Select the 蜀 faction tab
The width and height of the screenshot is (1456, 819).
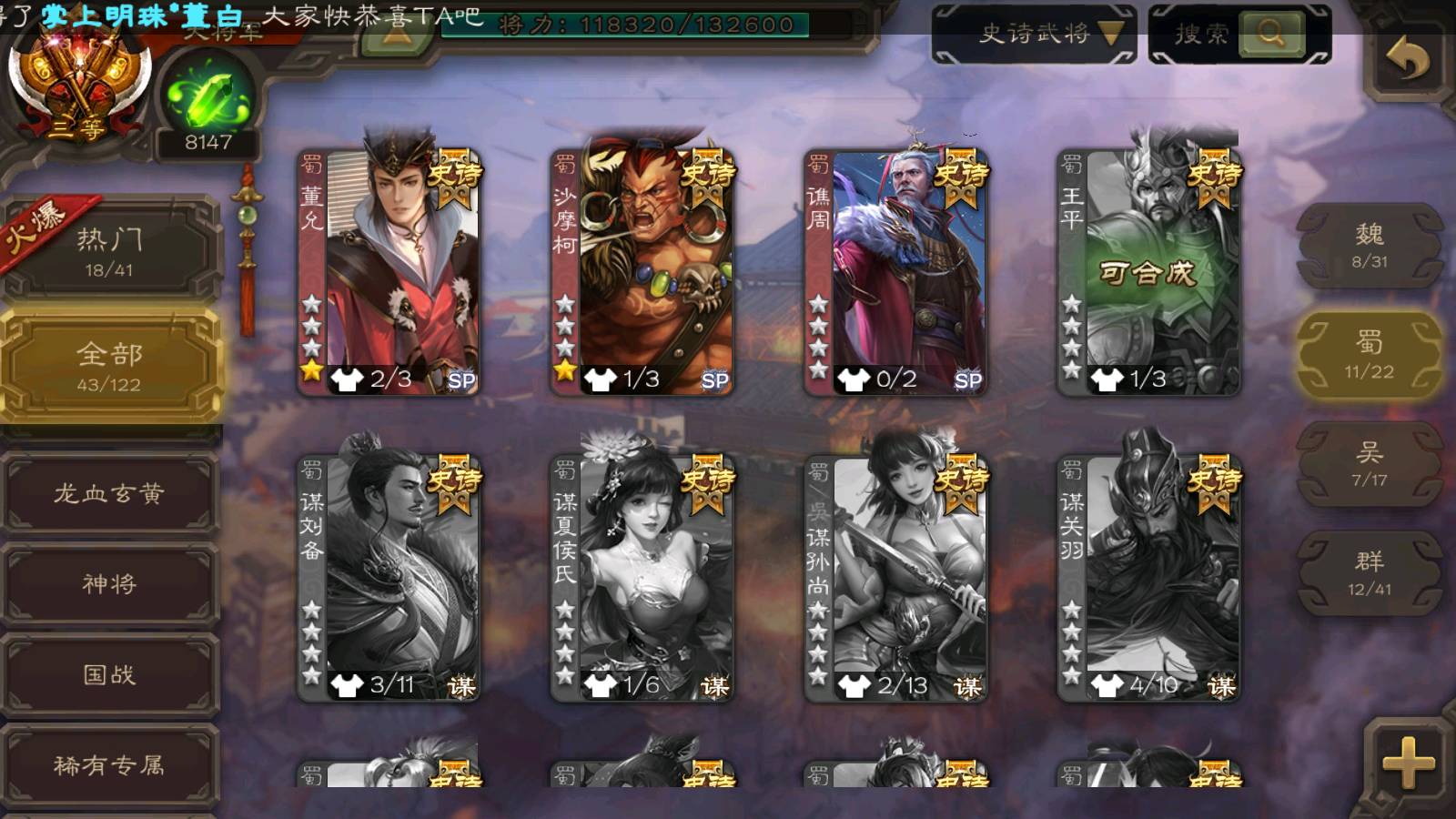click(x=1369, y=355)
